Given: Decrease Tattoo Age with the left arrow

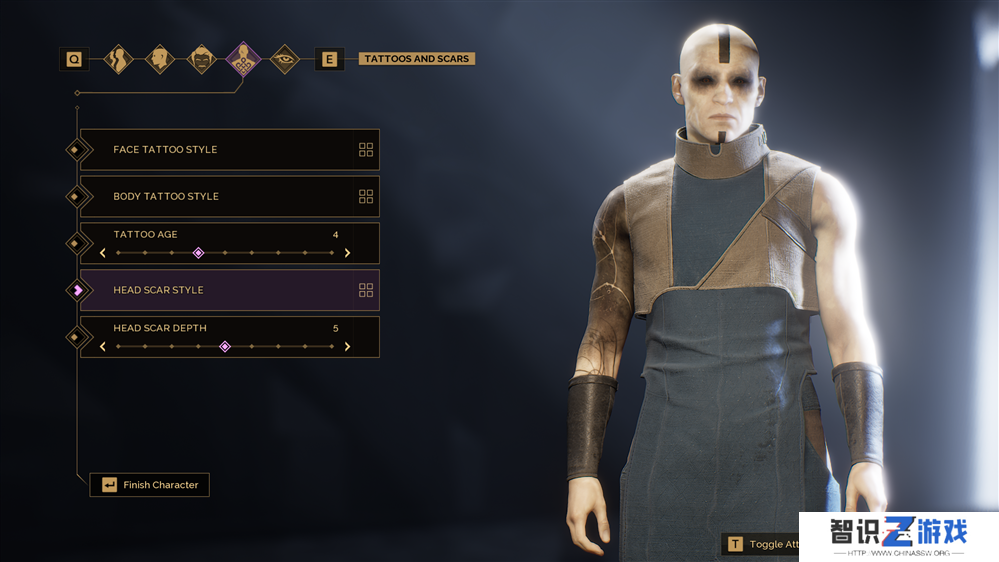Looking at the screenshot, I should pyautogui.click(x=103, y=253).
